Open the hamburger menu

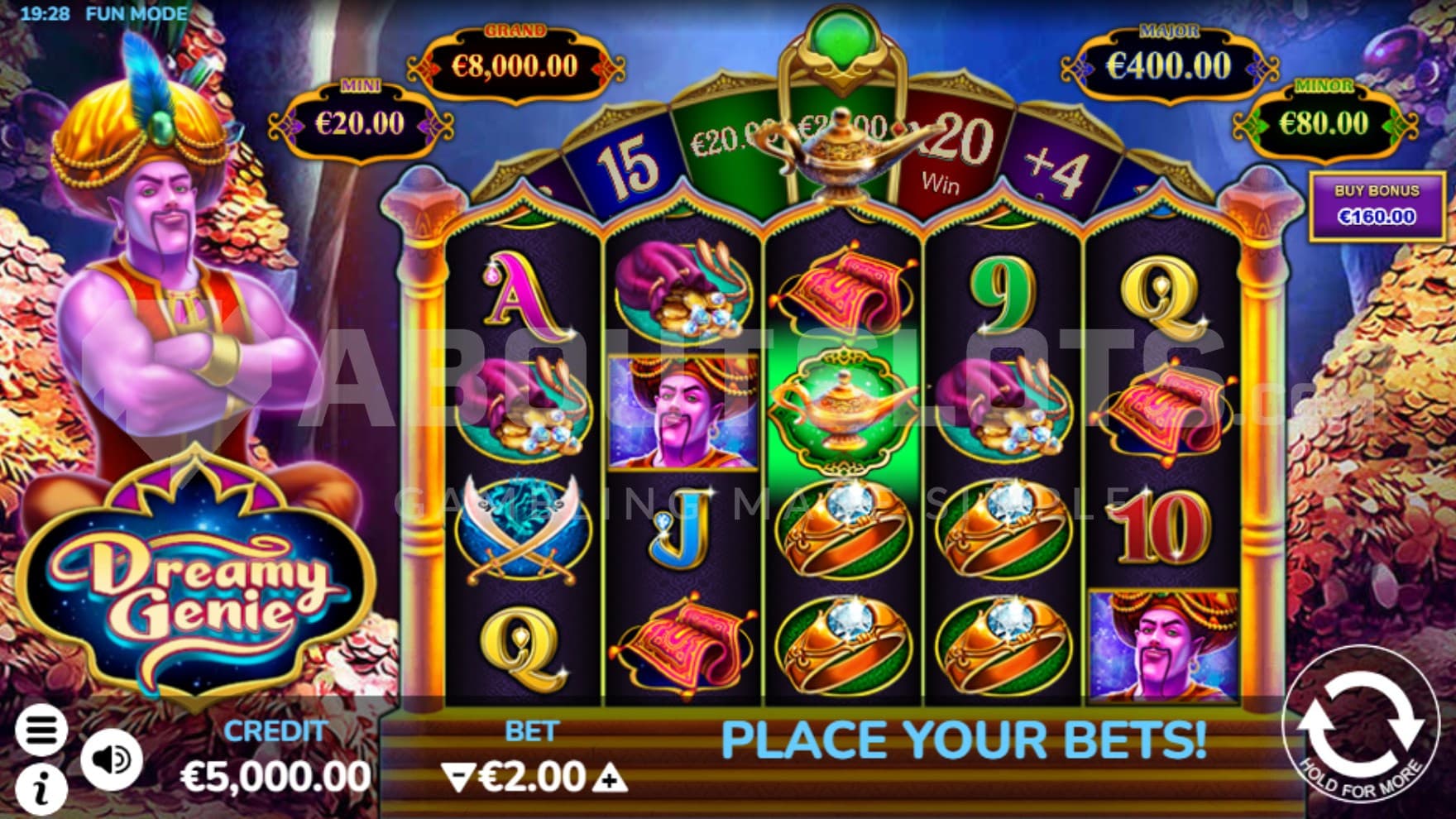point(41,730)
